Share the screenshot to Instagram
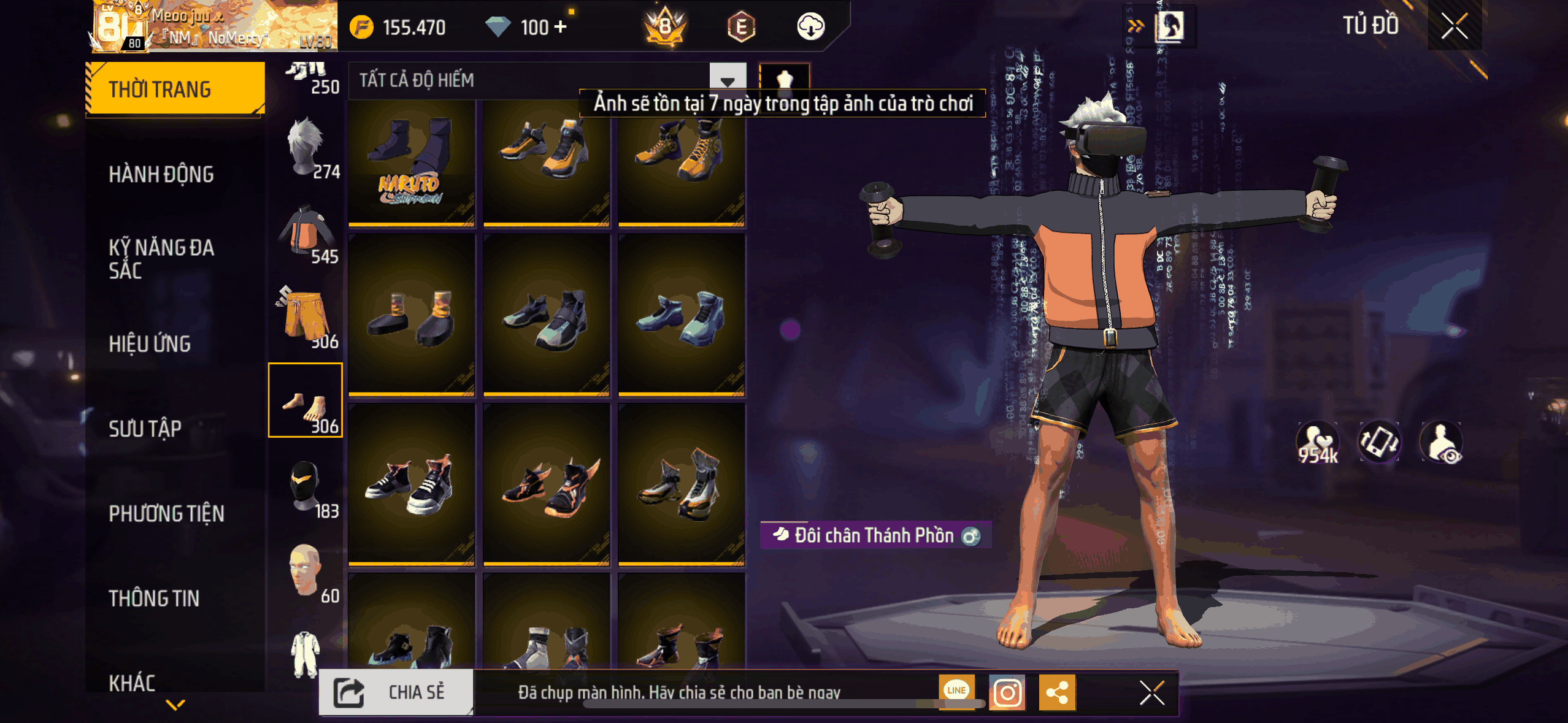The width and height of the screenshot is (1568, 723). pos(1007,693)
